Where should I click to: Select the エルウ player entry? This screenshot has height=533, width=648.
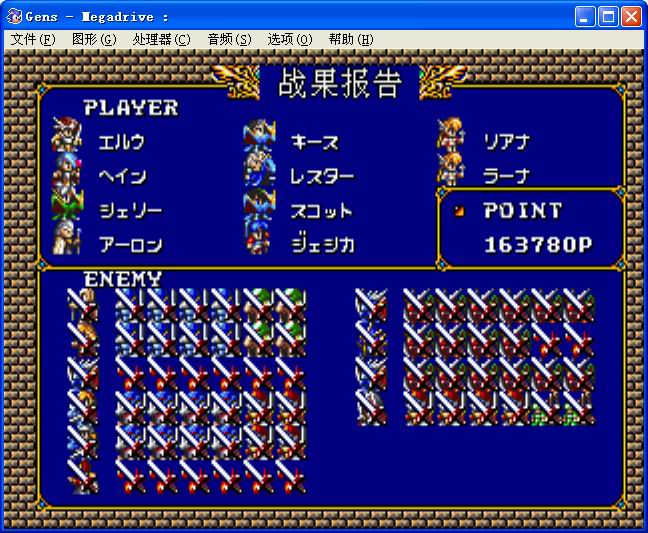pyautogui.click(x=121, y=142)
